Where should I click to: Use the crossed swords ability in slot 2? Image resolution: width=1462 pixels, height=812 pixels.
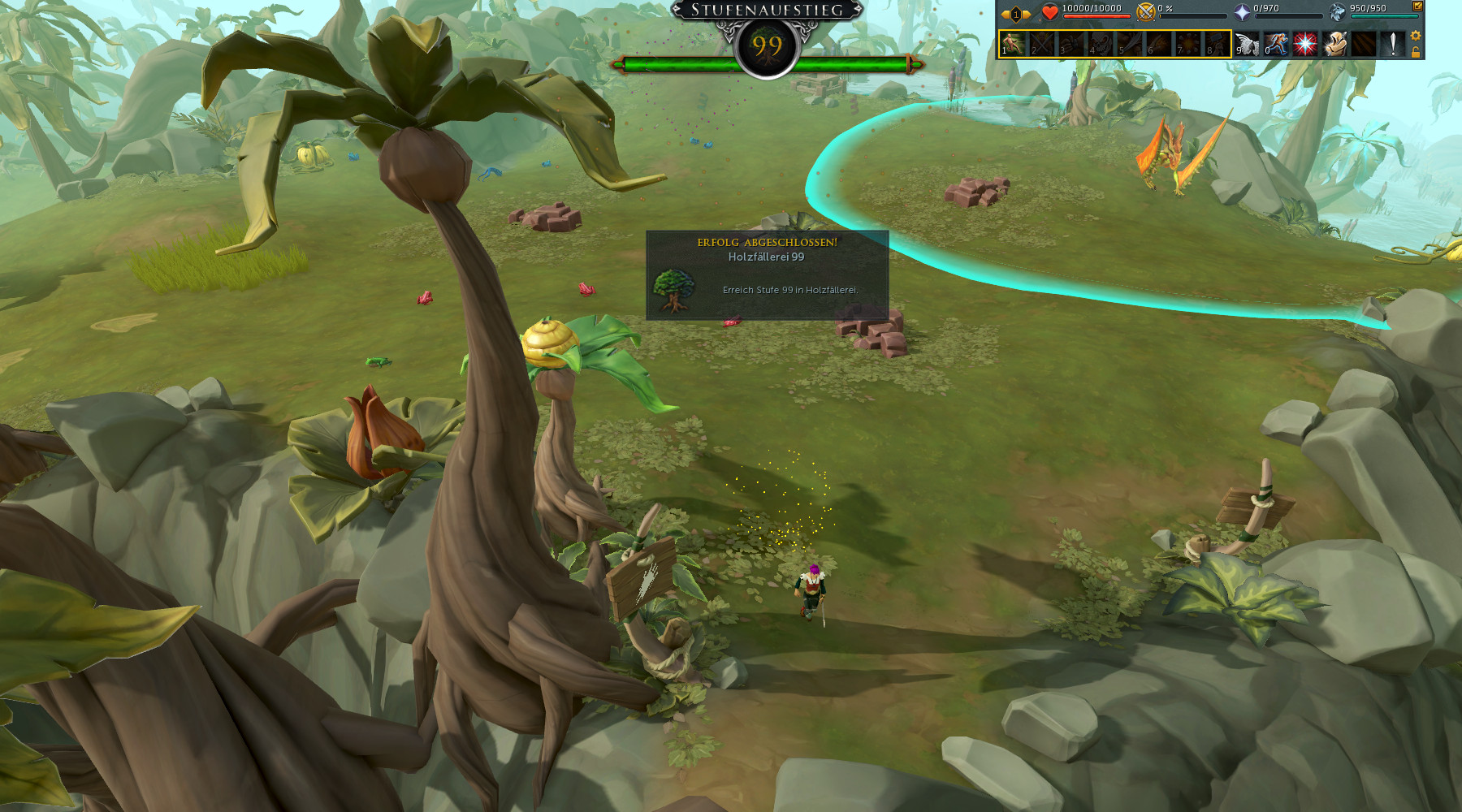(x=1042, y=44)
